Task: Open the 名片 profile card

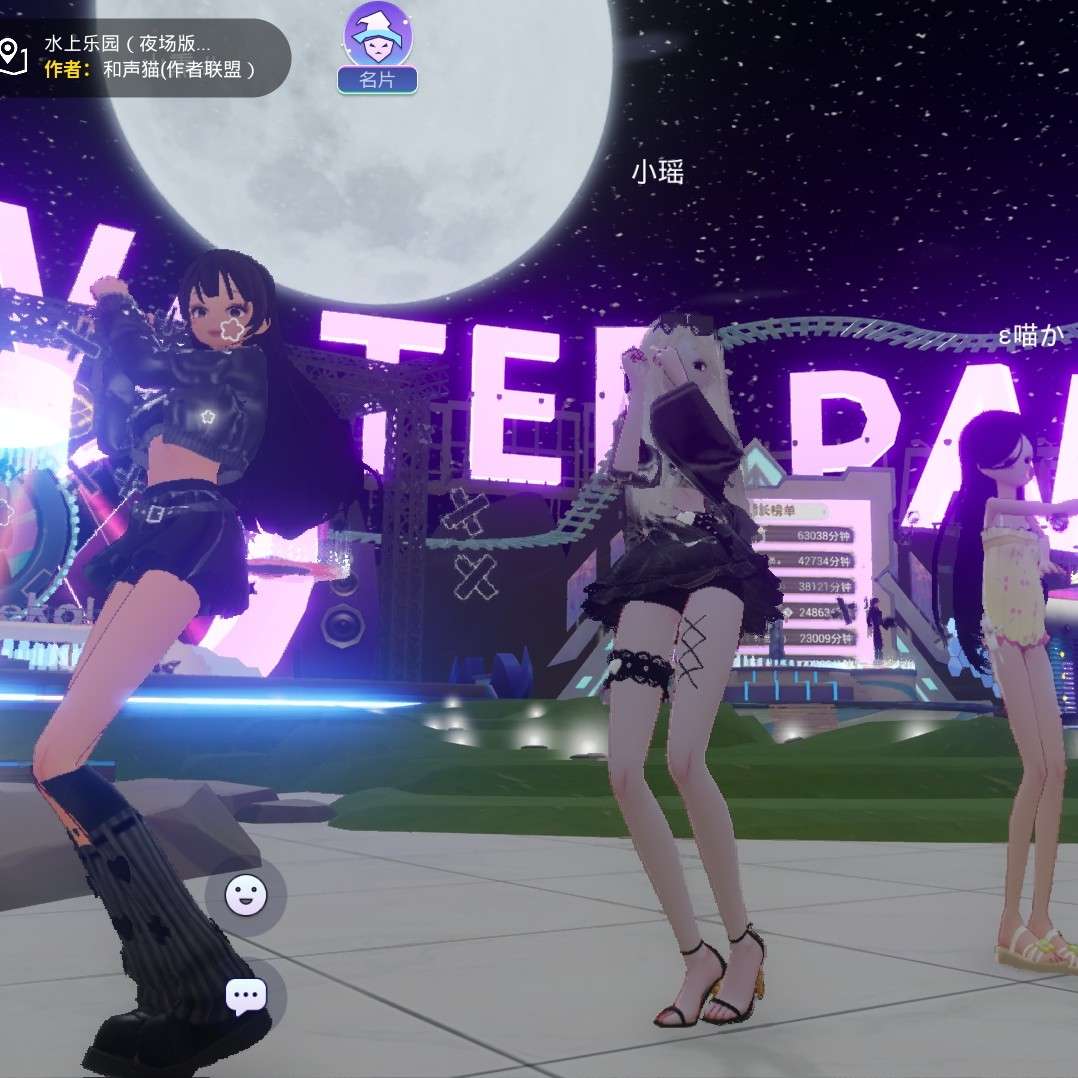Action: [377, 50]
